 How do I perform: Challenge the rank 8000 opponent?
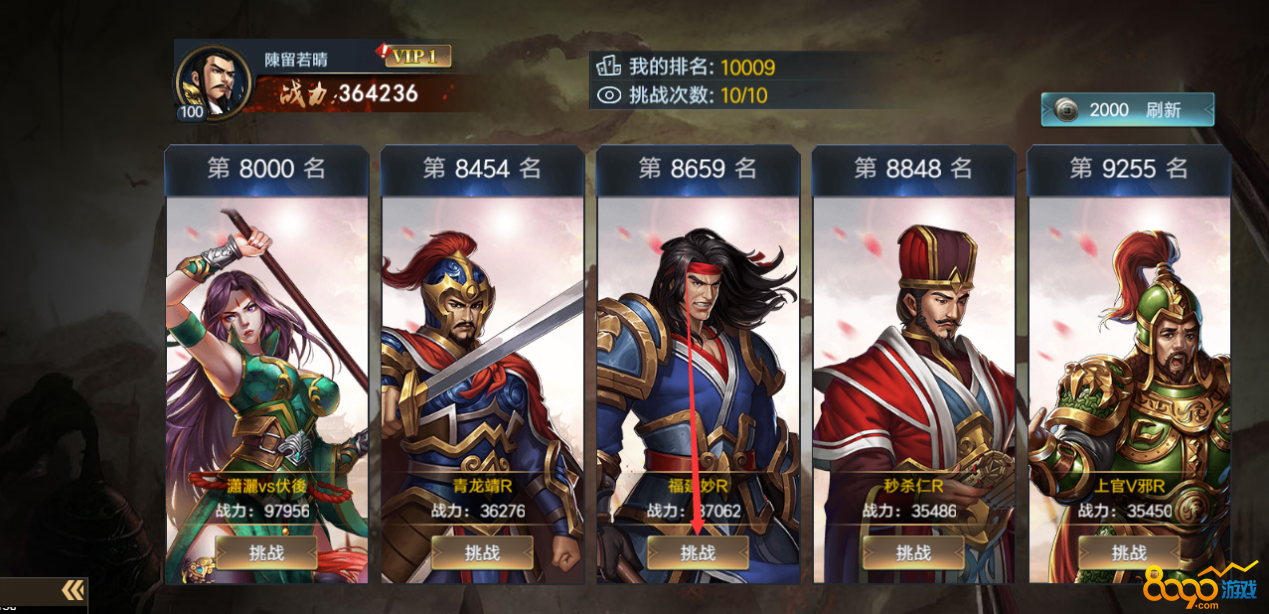coord(266,552)
